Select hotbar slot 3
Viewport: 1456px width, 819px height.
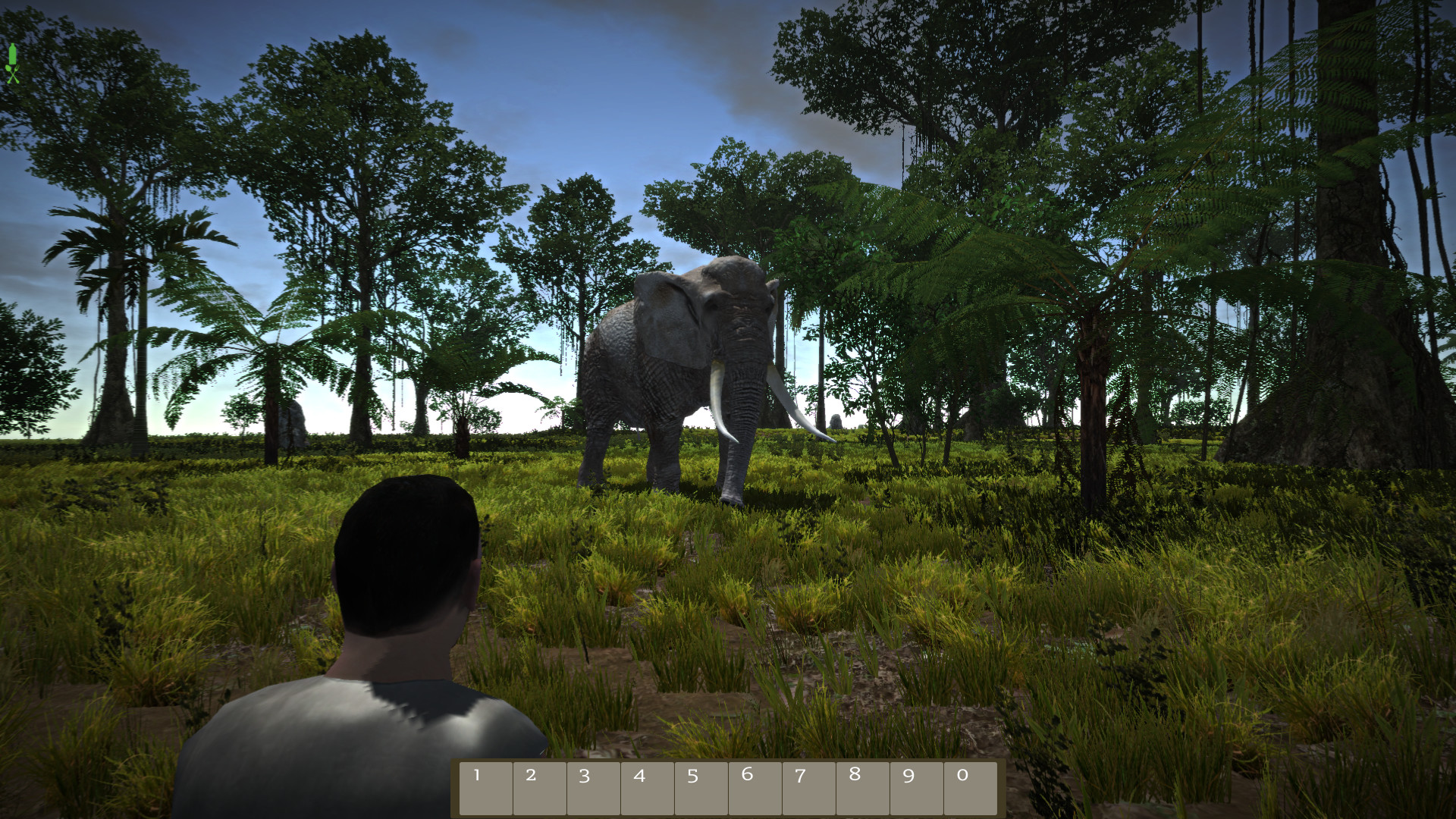click(594, 787)
